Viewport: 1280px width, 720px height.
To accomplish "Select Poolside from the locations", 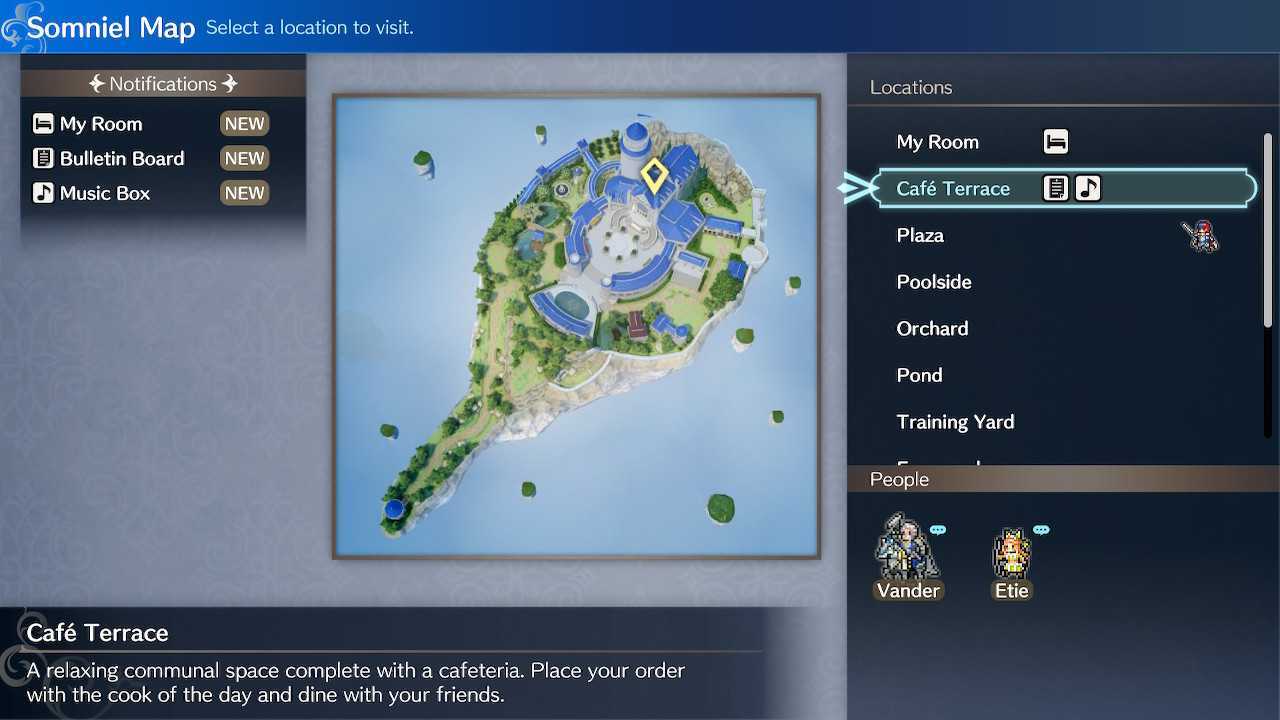I will [x=934, y=282].
